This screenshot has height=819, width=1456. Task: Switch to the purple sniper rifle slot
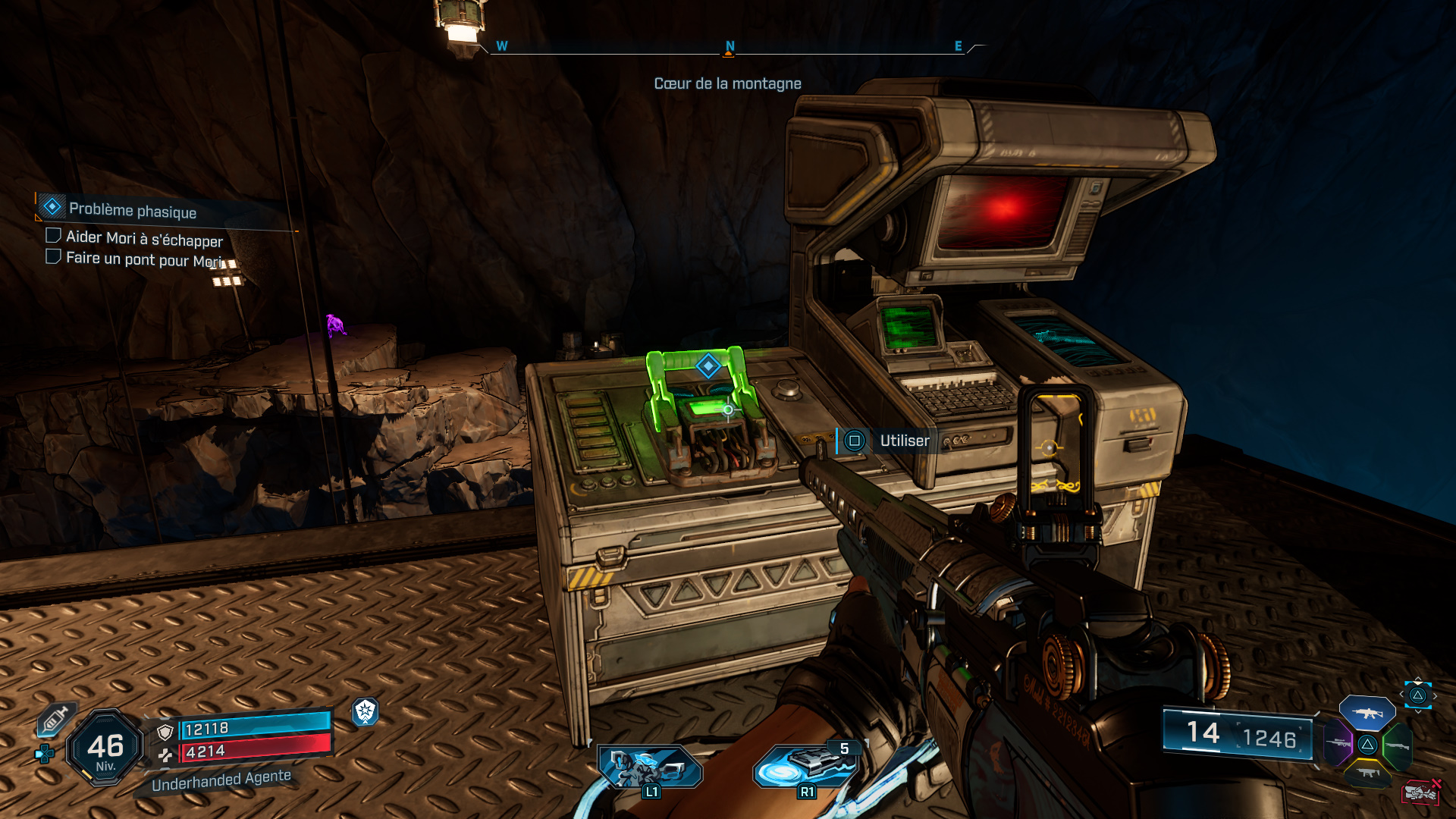tap(1338, 743)
